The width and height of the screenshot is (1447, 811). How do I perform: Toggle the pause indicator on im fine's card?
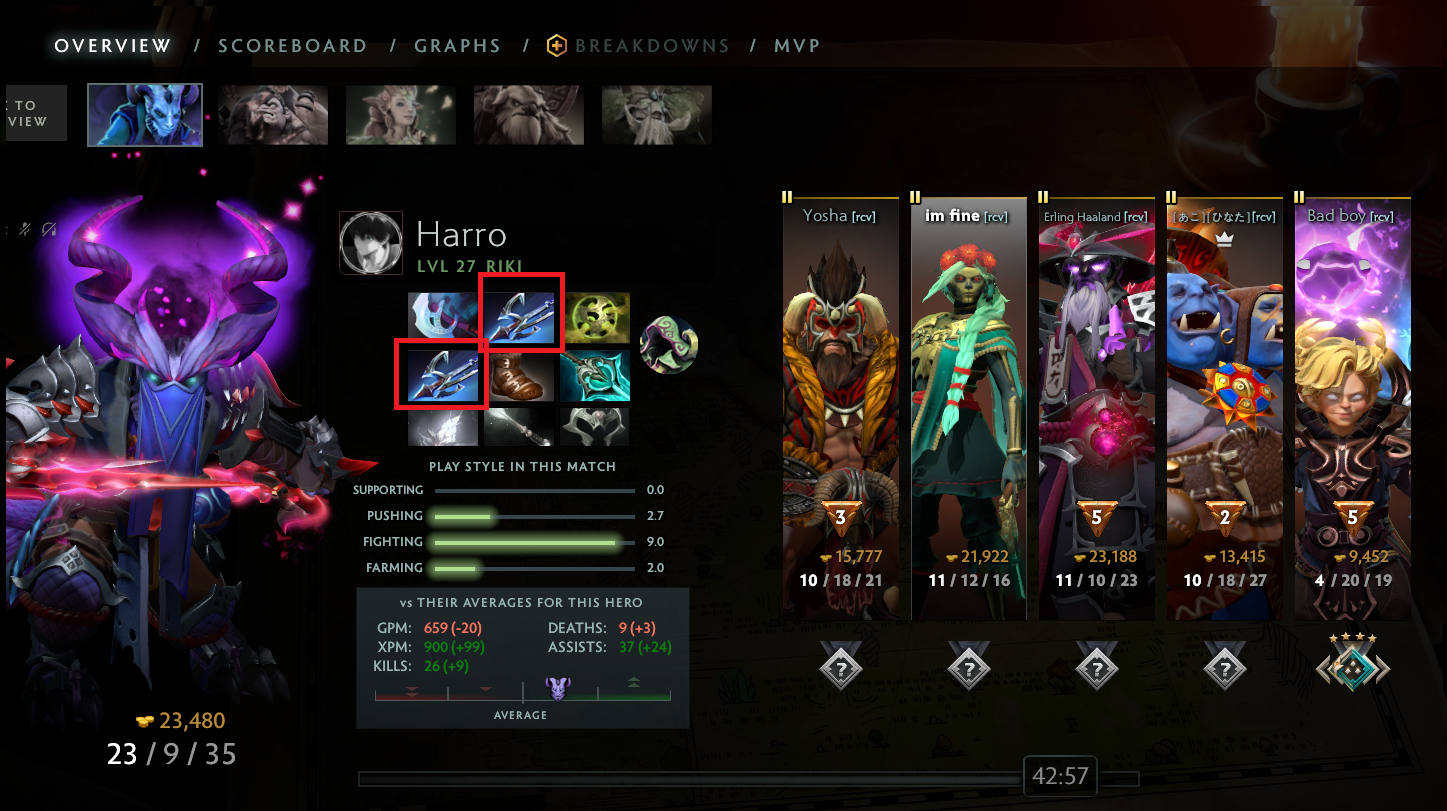[917, 196]
